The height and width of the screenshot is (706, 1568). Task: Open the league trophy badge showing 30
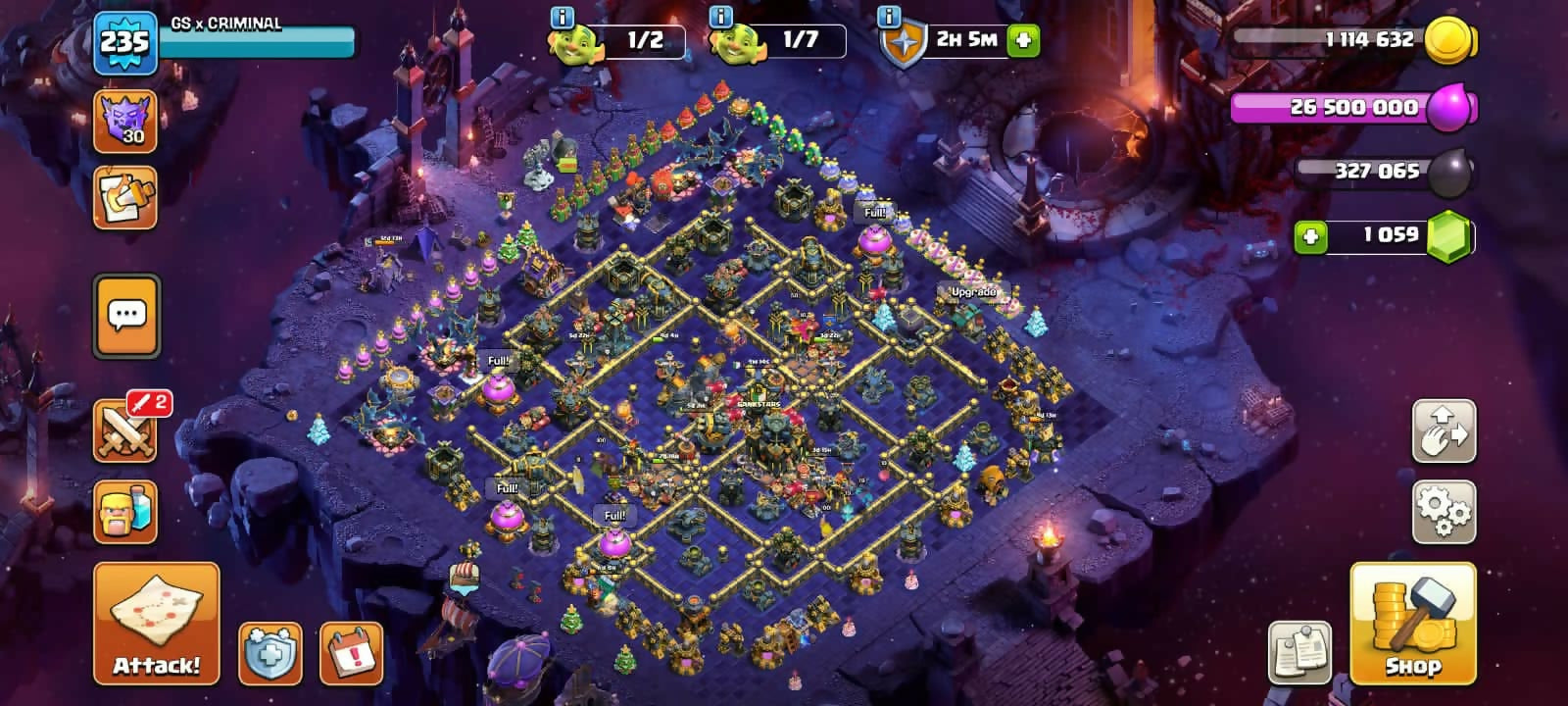coord(125,122)
